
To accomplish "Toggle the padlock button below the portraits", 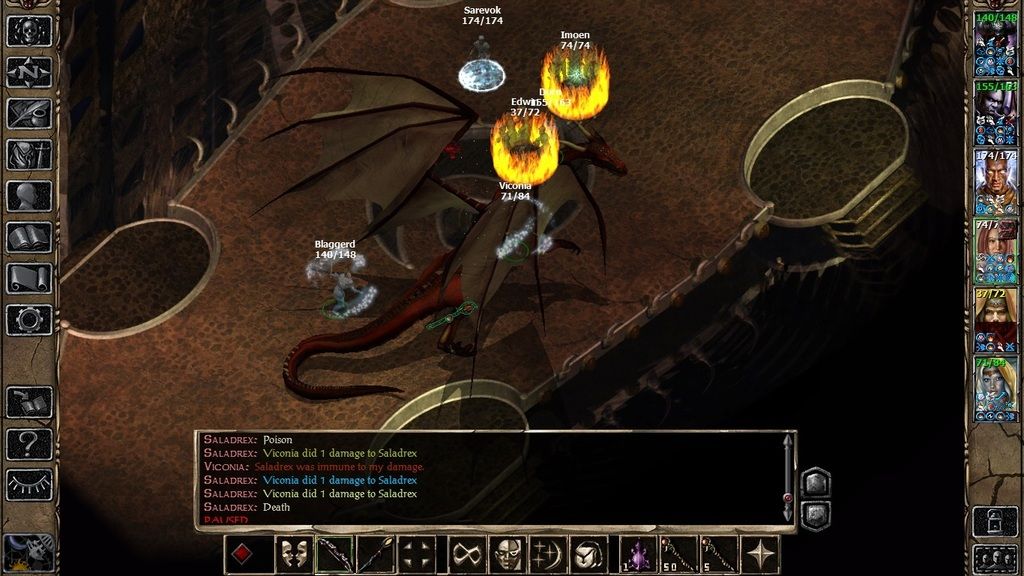I will (995, 520).
